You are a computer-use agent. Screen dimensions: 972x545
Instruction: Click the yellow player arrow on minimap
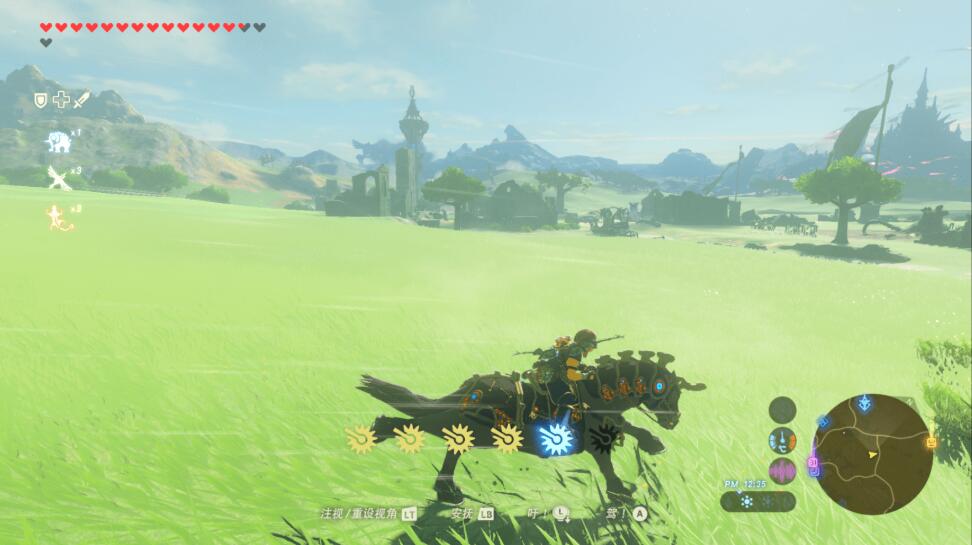pyautogui.click(x=872, y=455)
